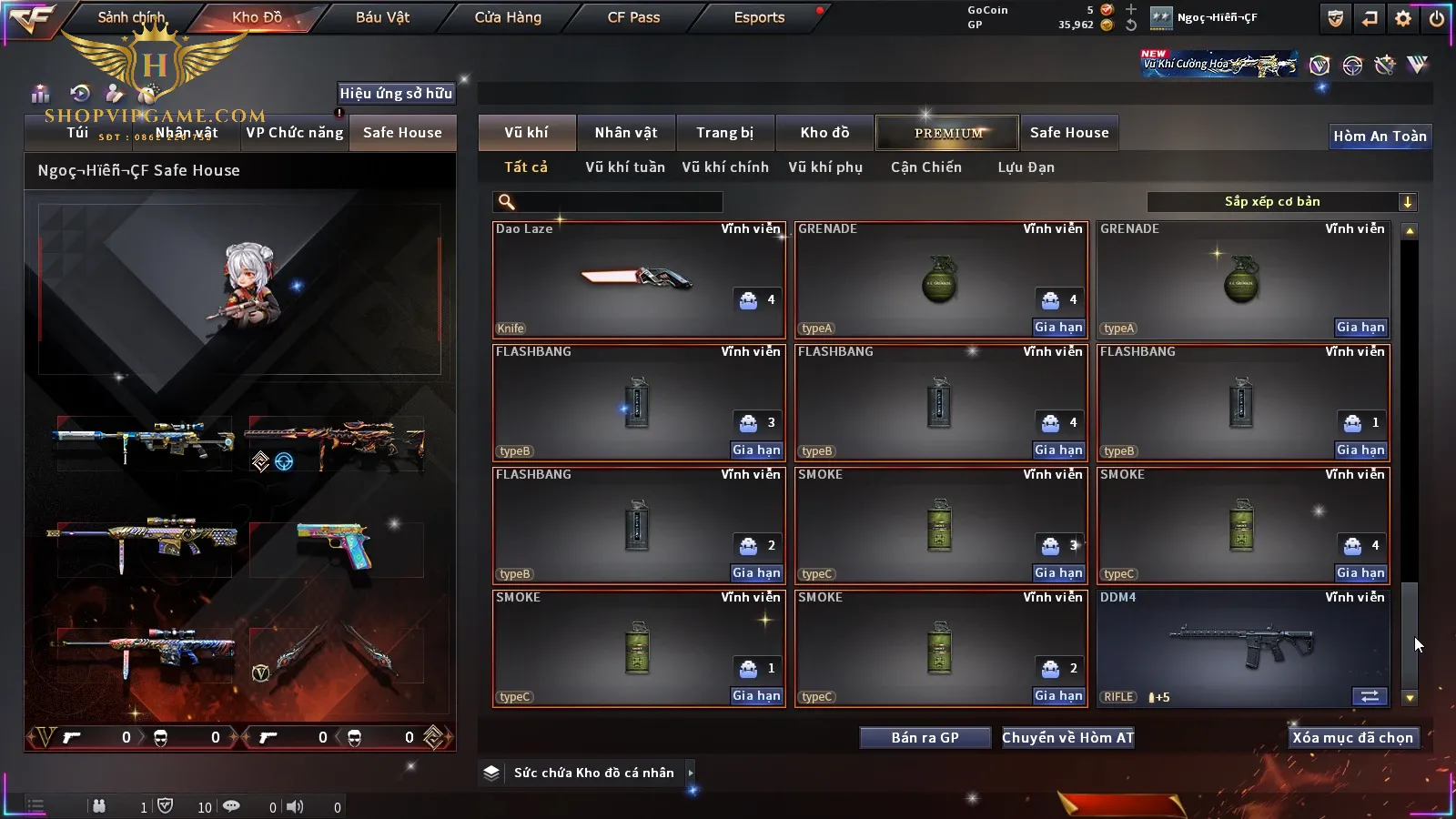This screenshot has width=1456, height=819.
Task: Click Chuyển về Hòm AT button
Action: 1067,738
